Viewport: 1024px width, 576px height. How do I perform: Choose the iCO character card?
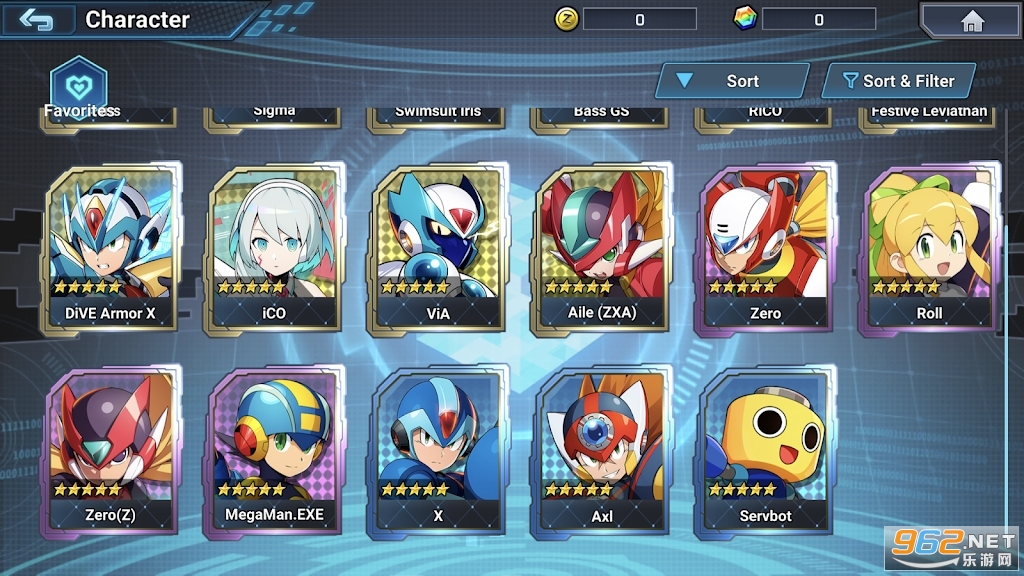pyautogui.click(x=274, y=250)
